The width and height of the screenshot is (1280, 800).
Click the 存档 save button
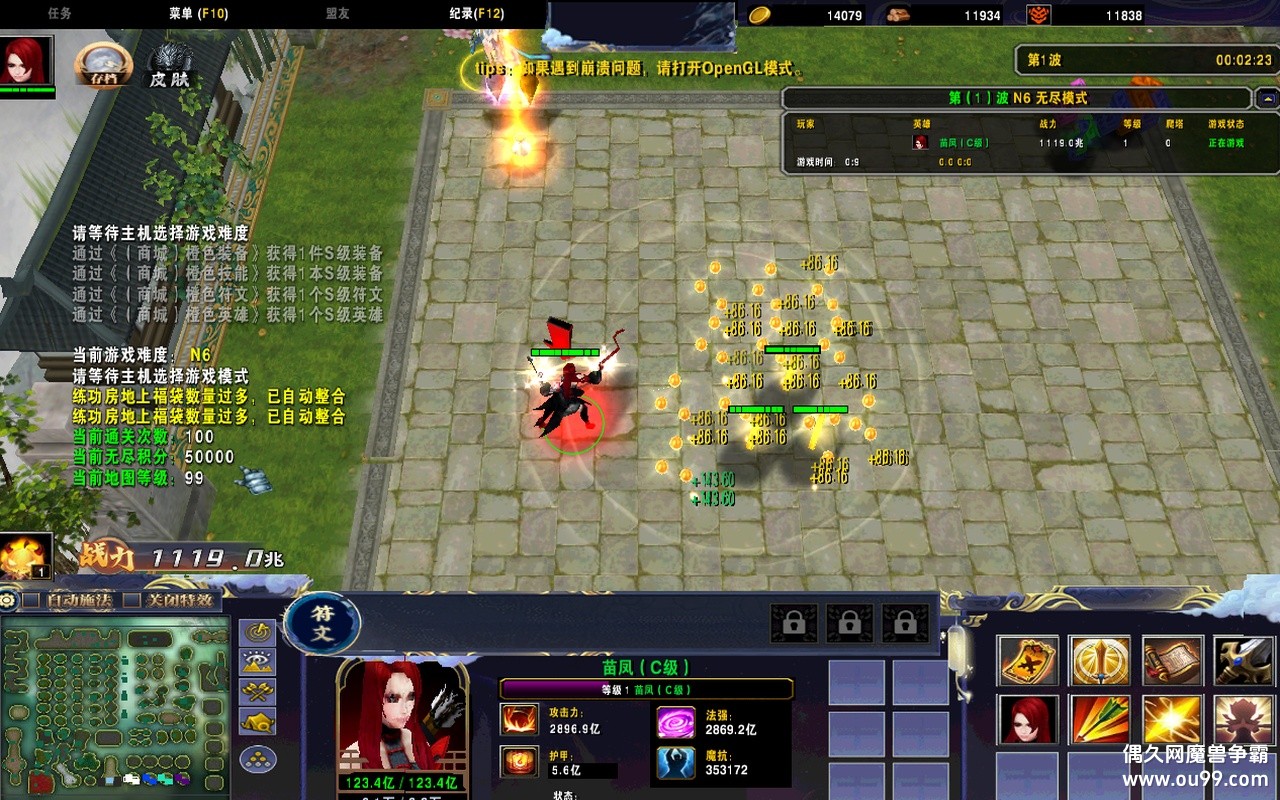[103, 65]
